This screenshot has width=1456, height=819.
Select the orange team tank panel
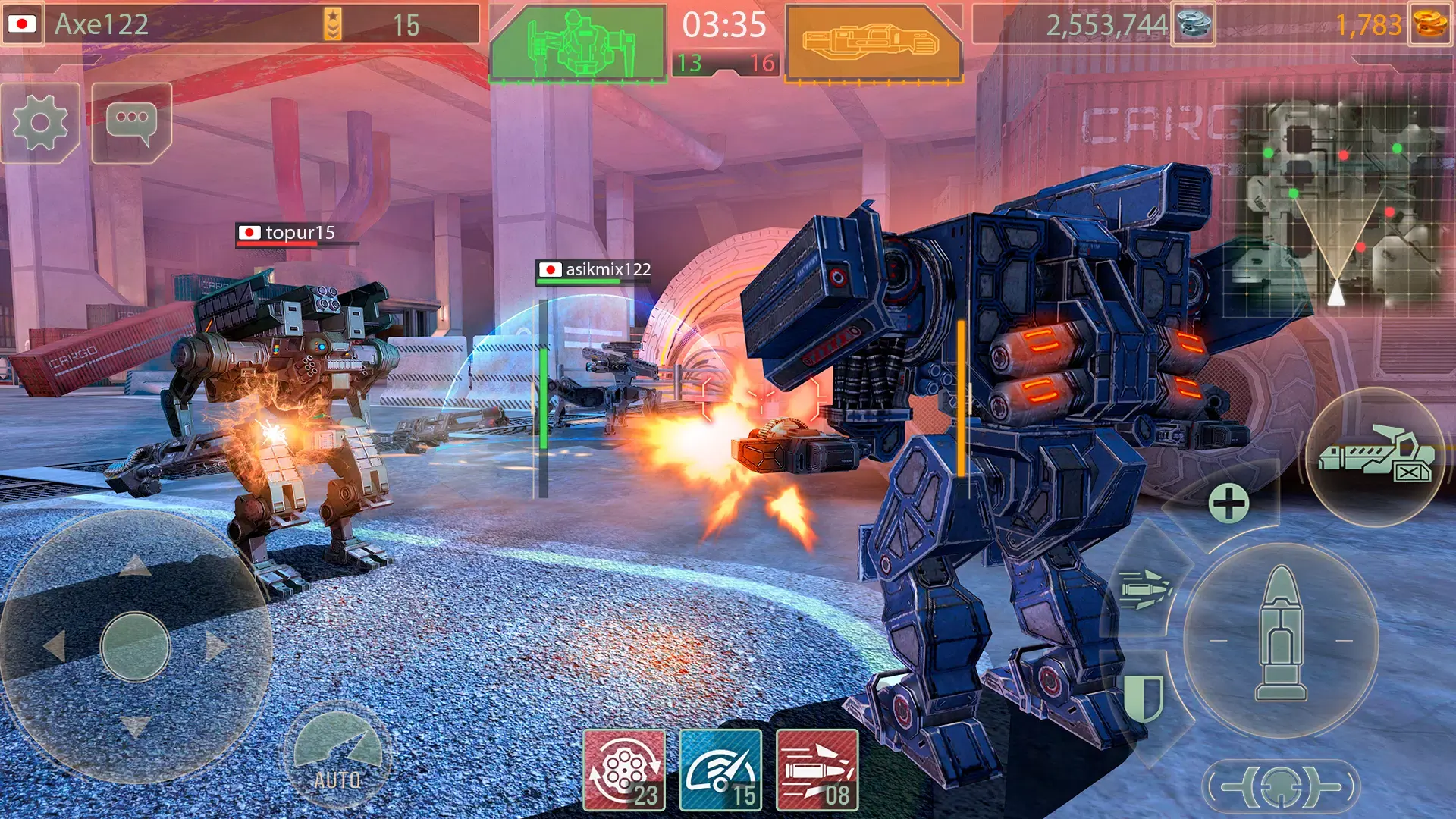tap(872, 43)
